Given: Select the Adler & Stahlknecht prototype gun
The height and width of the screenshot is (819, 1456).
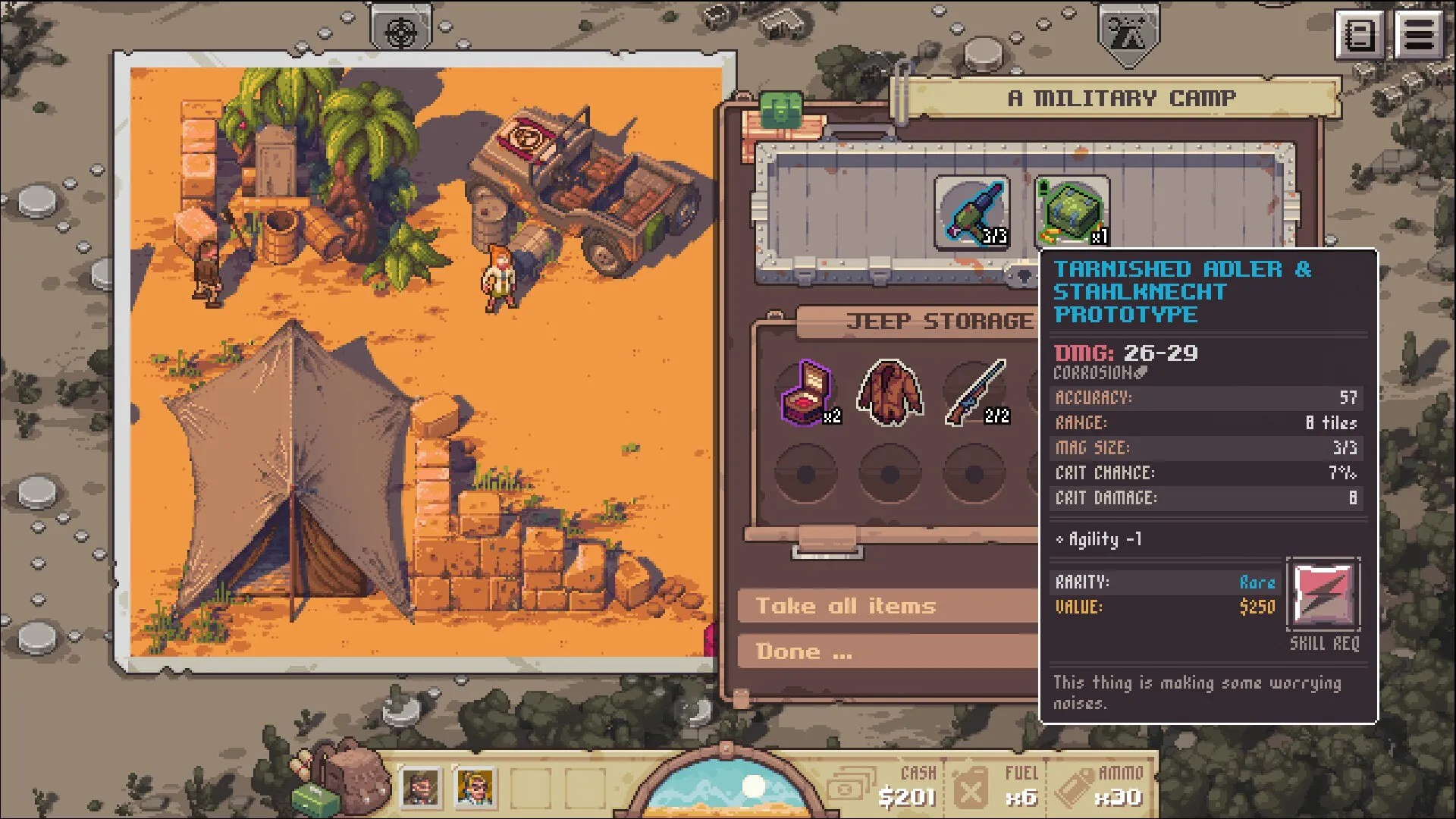Looking at the screenshot, I should (x=971, y=213).
